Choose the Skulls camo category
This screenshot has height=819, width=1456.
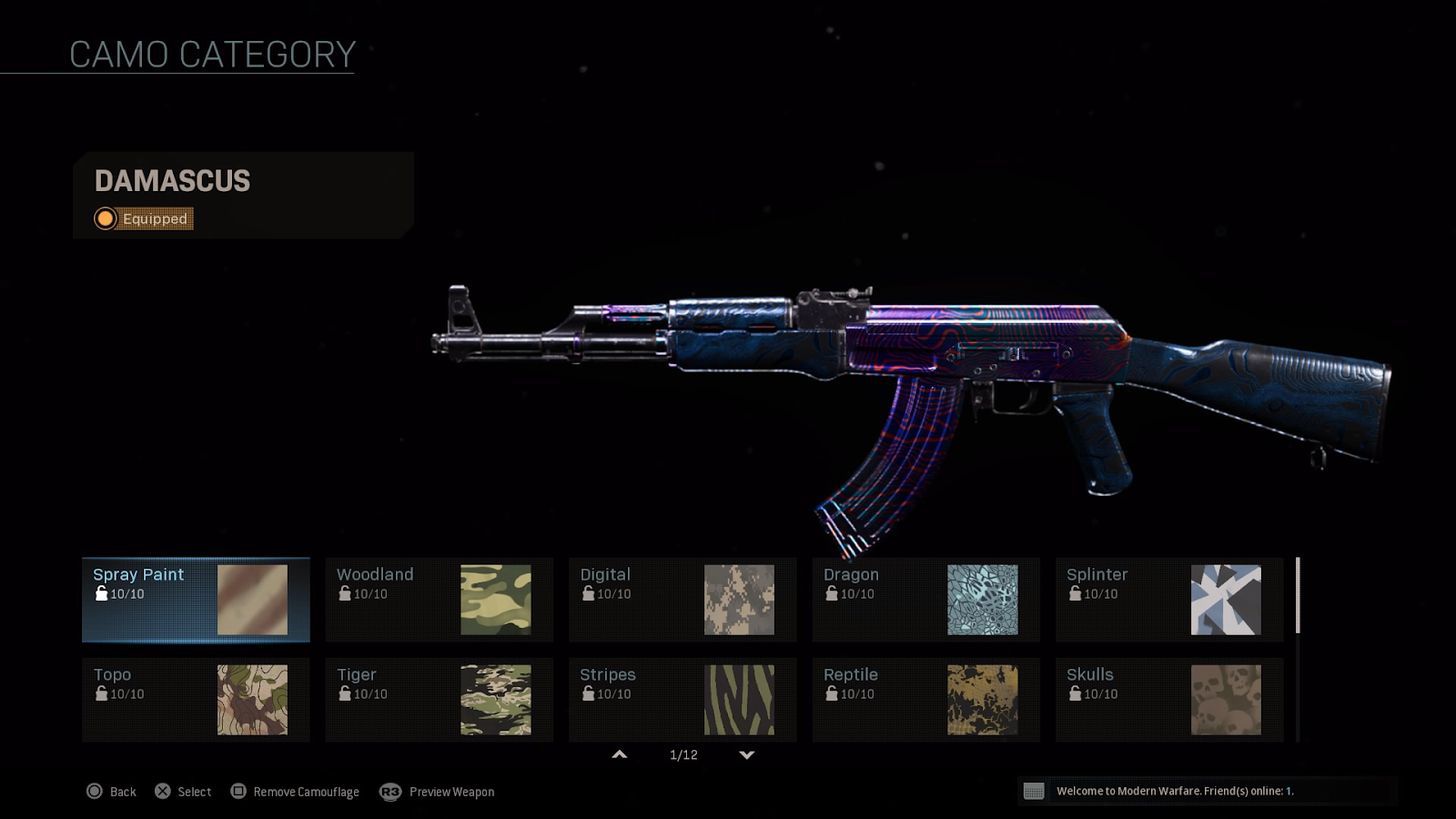[1169, 700]
